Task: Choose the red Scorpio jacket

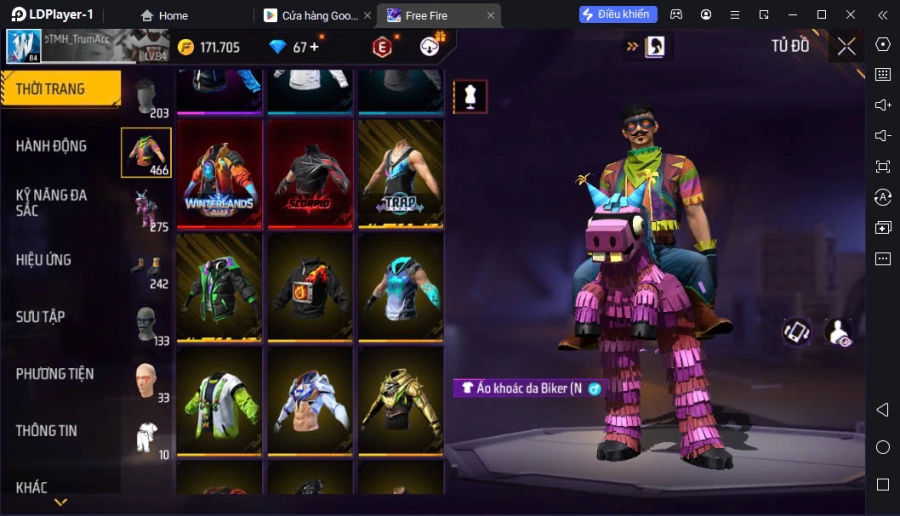Action: tap(310, 175)
